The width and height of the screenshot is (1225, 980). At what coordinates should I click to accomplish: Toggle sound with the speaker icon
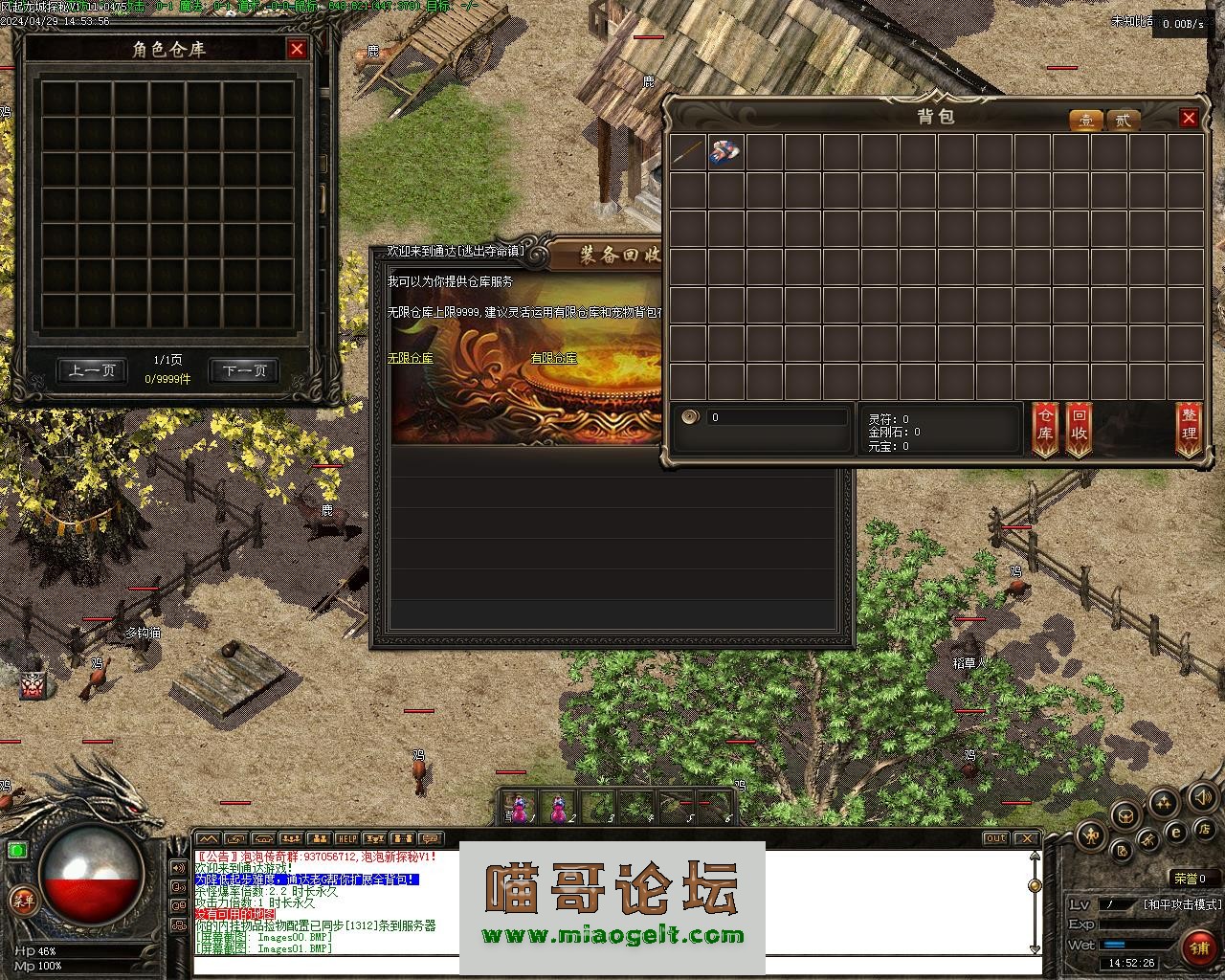1203,796
